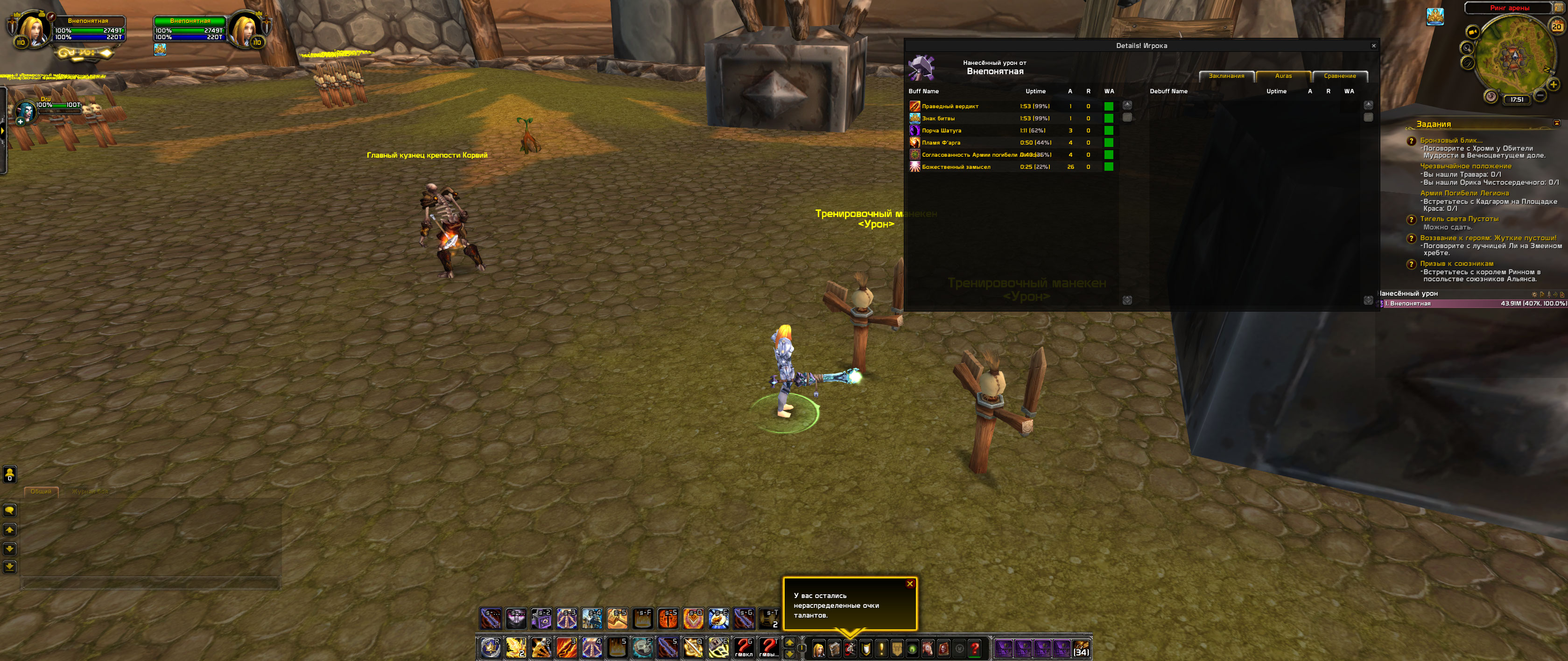Screen dimensions: 1568x661
Task: Open the character info micro button
Action: 819,649
